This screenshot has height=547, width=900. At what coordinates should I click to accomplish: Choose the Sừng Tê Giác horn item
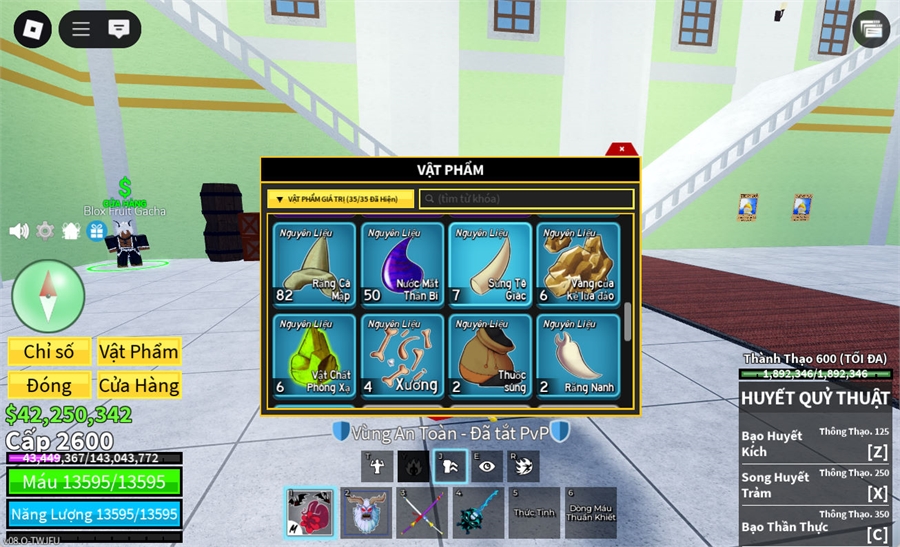pyautogui.click(x=490, y=263)
